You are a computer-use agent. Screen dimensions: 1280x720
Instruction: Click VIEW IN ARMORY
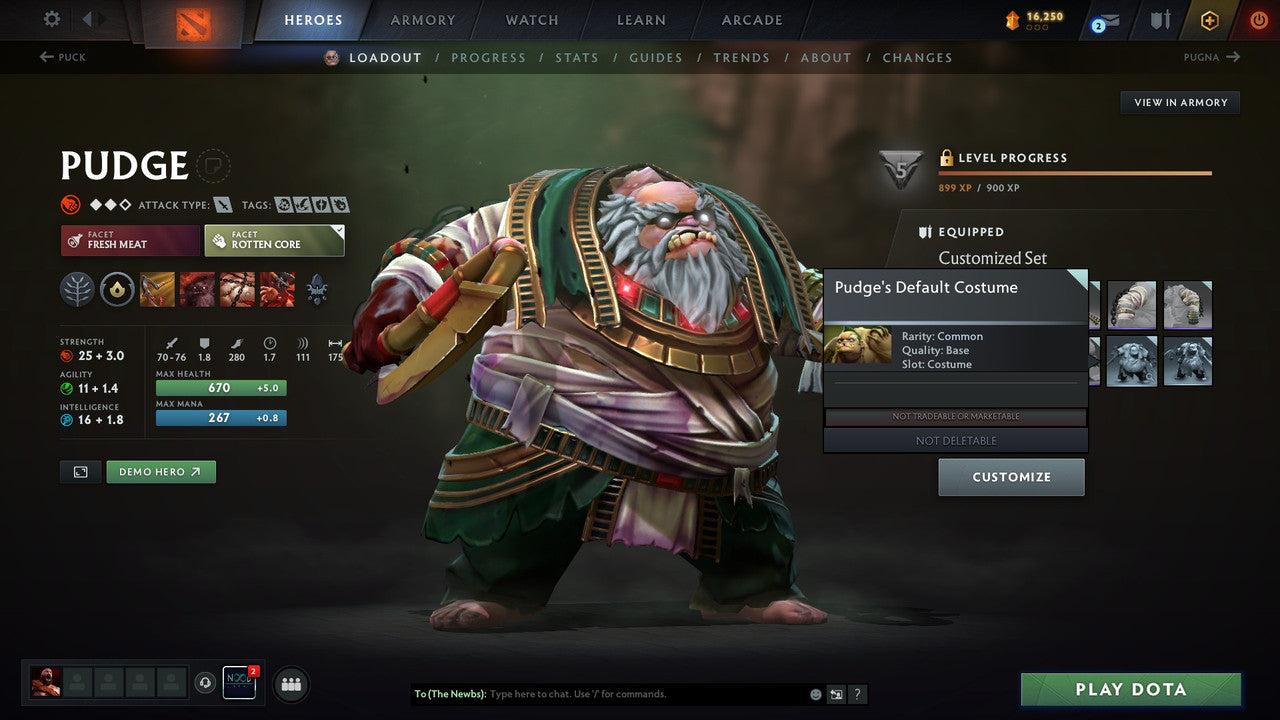point(1180,102)
